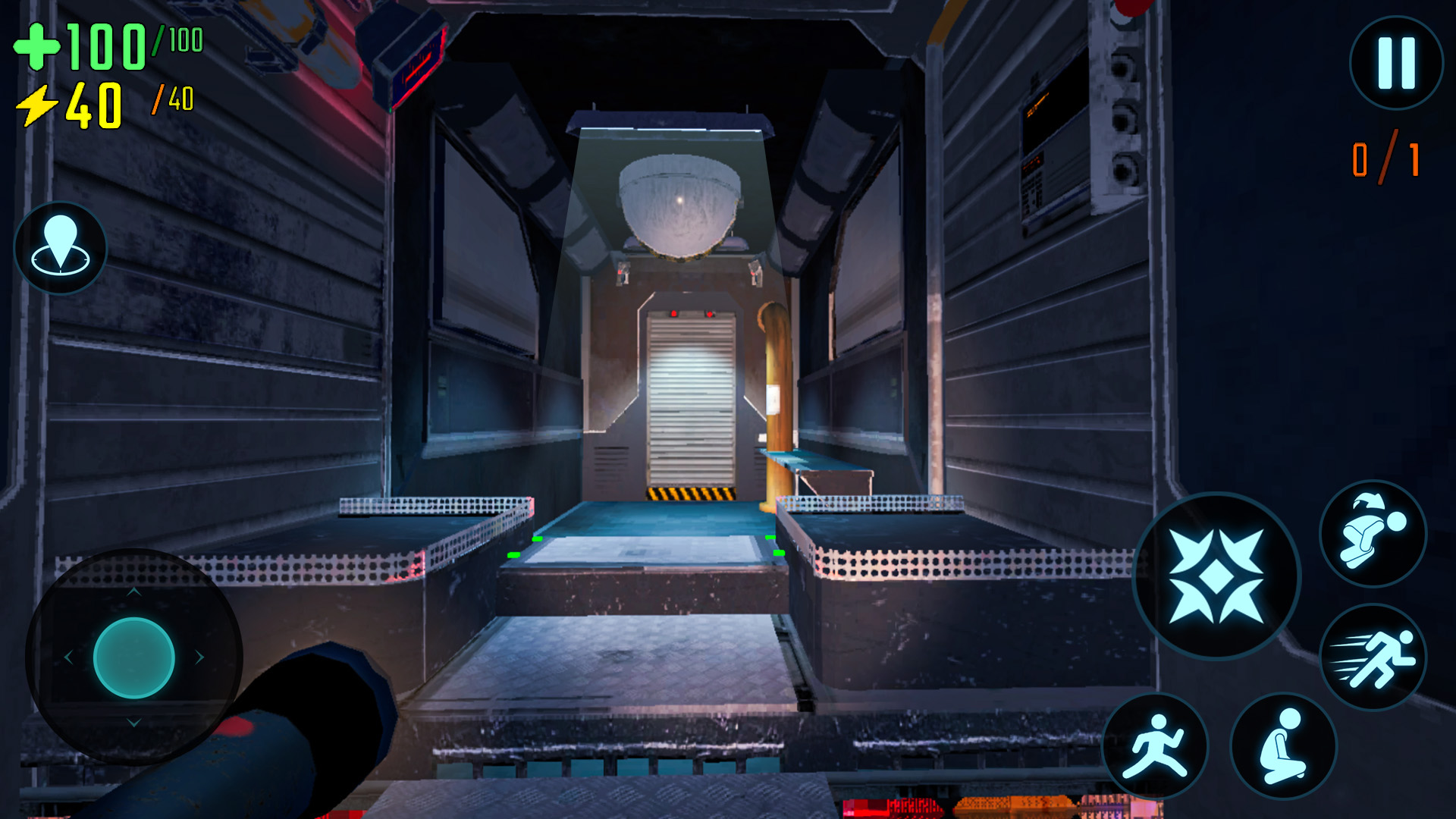Viewport: 1456px width, 819px height.
Task: Tap the virtual movement joystick knob
Action: (134, 657)
